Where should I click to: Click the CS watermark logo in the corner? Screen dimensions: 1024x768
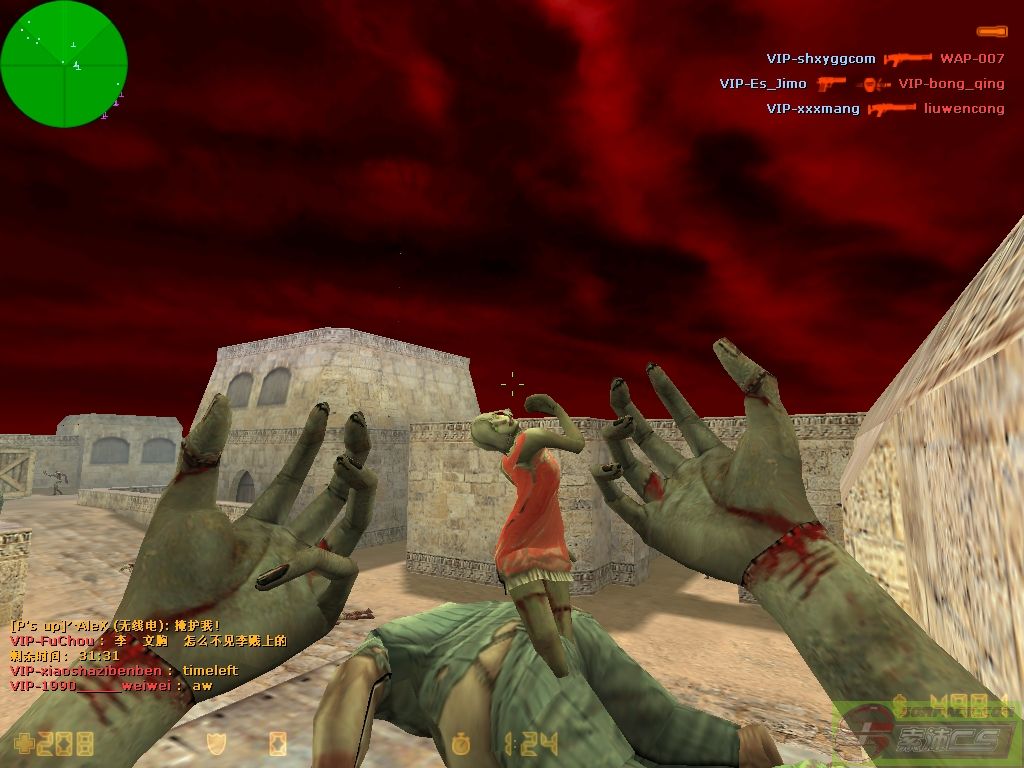click(x=926, y=734)
